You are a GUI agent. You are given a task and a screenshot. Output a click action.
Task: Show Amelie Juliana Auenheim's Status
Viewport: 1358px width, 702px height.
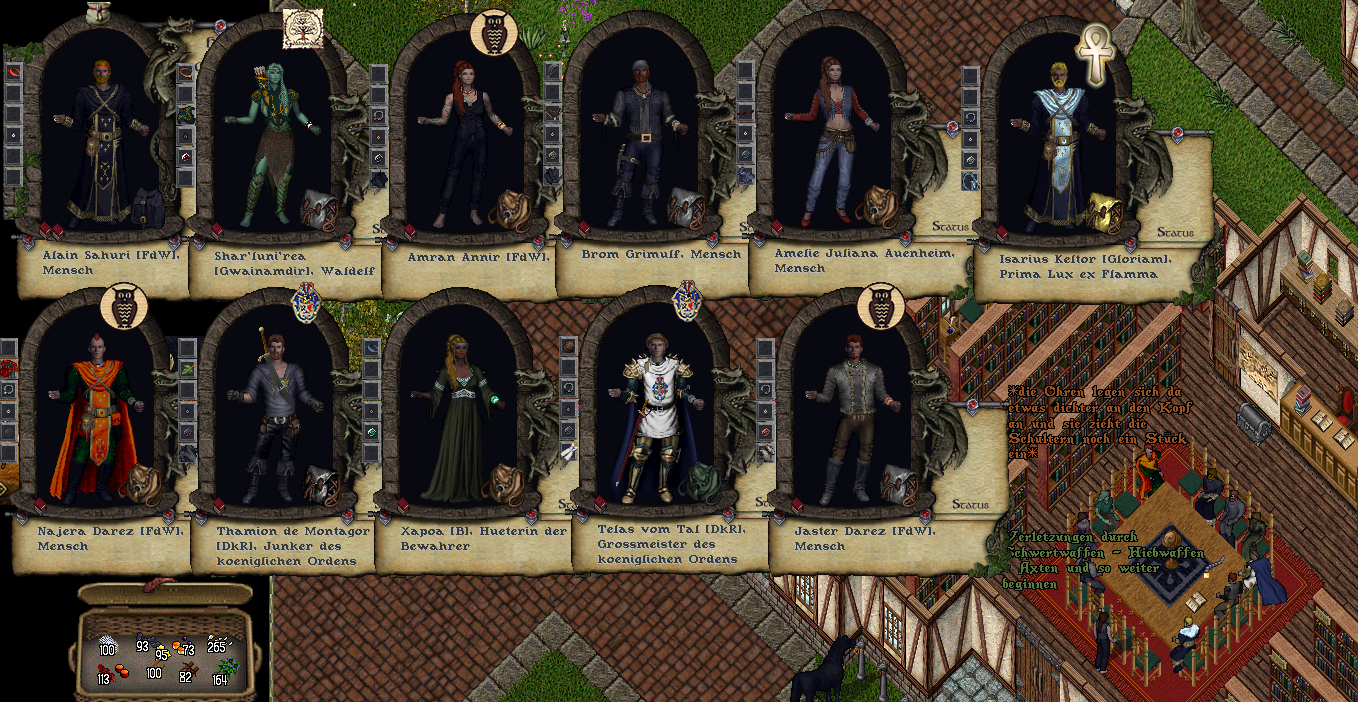coord(950,227)
